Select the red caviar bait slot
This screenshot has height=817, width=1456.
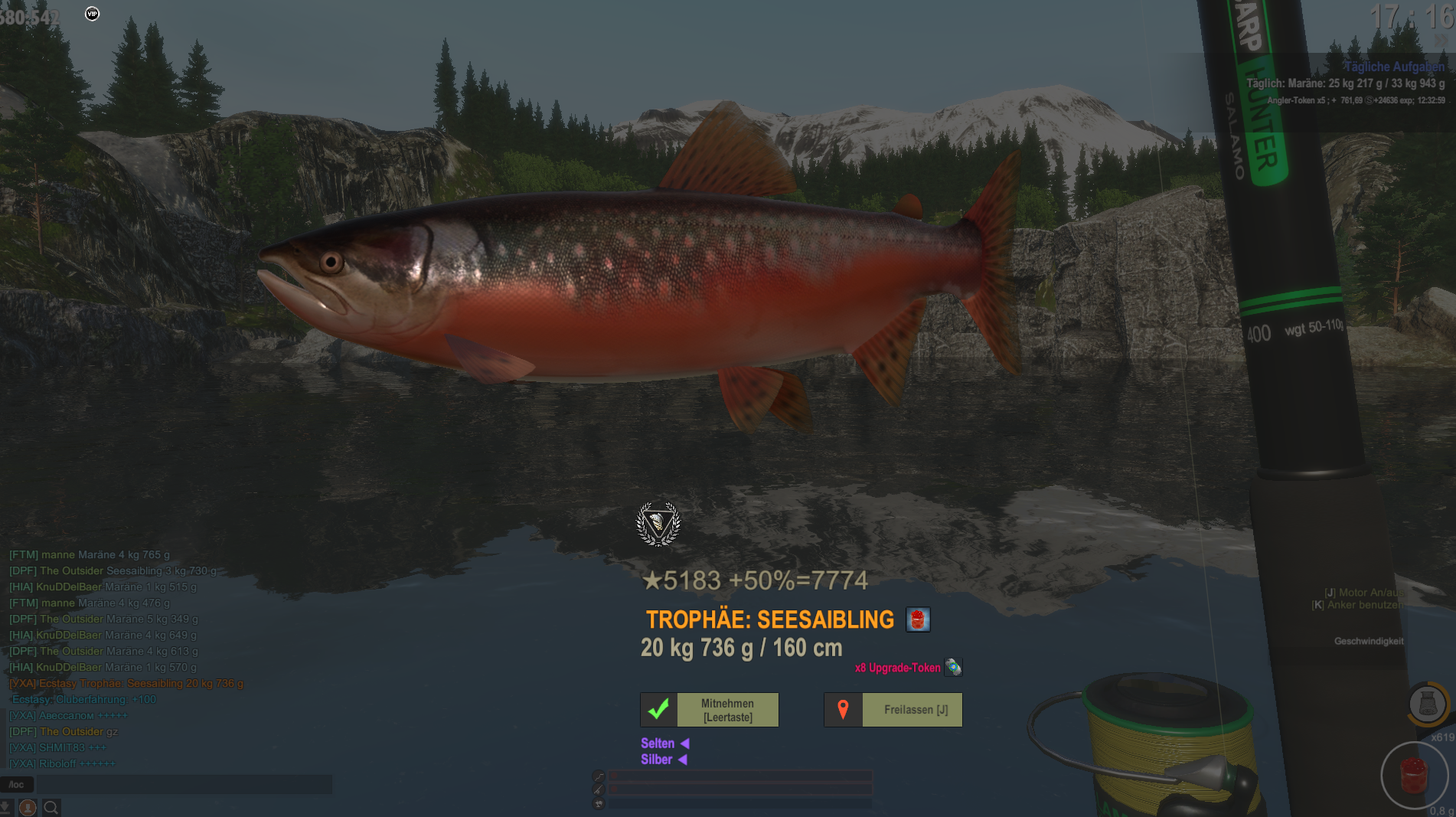(1414, 775)
